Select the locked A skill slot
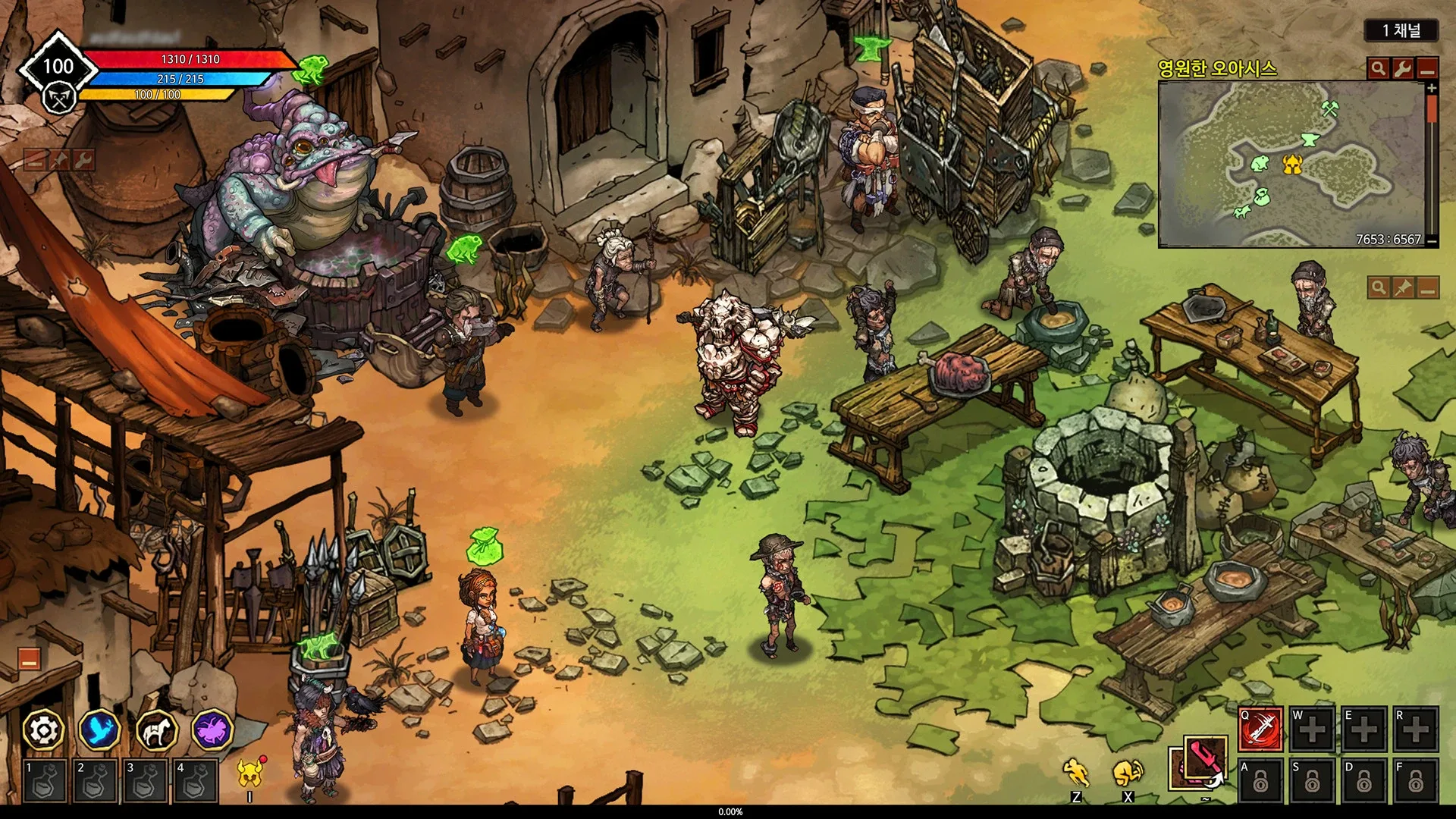 pos(1260,780)
